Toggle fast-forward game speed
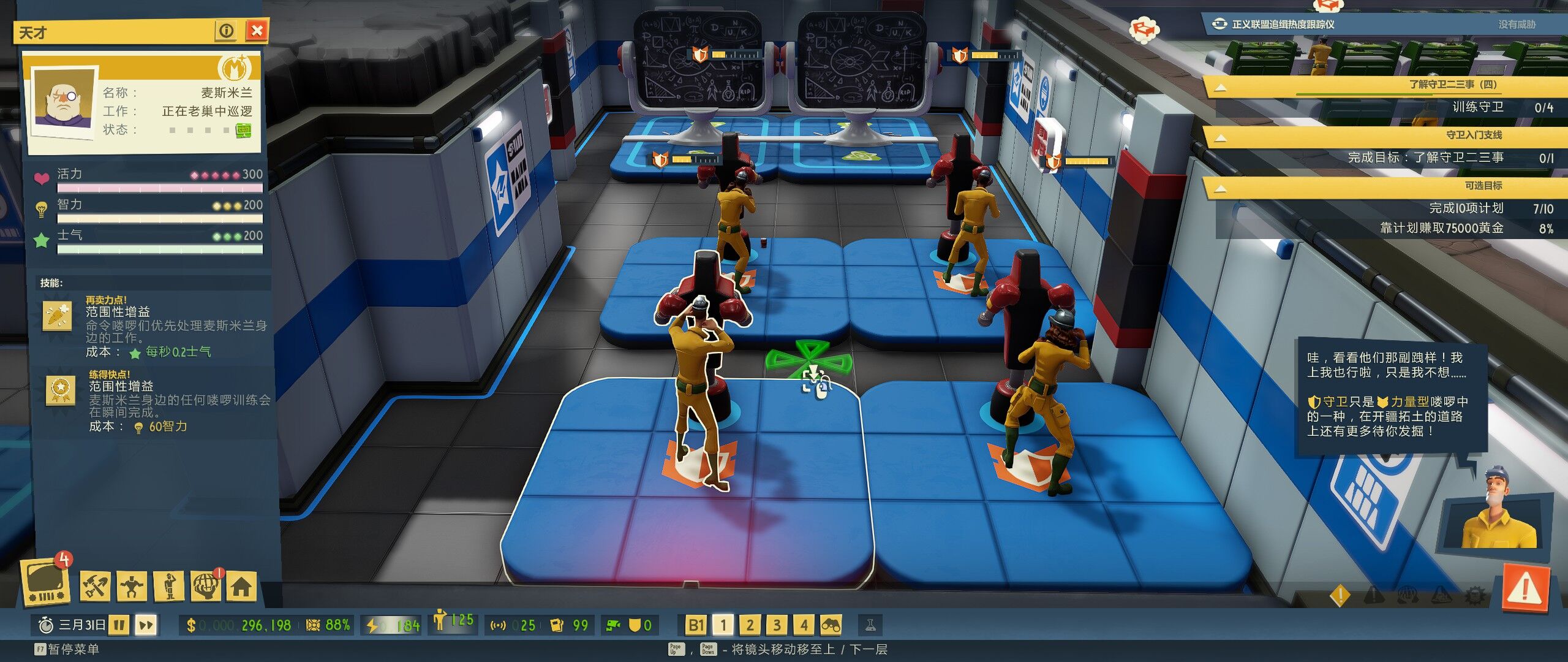 146,625
